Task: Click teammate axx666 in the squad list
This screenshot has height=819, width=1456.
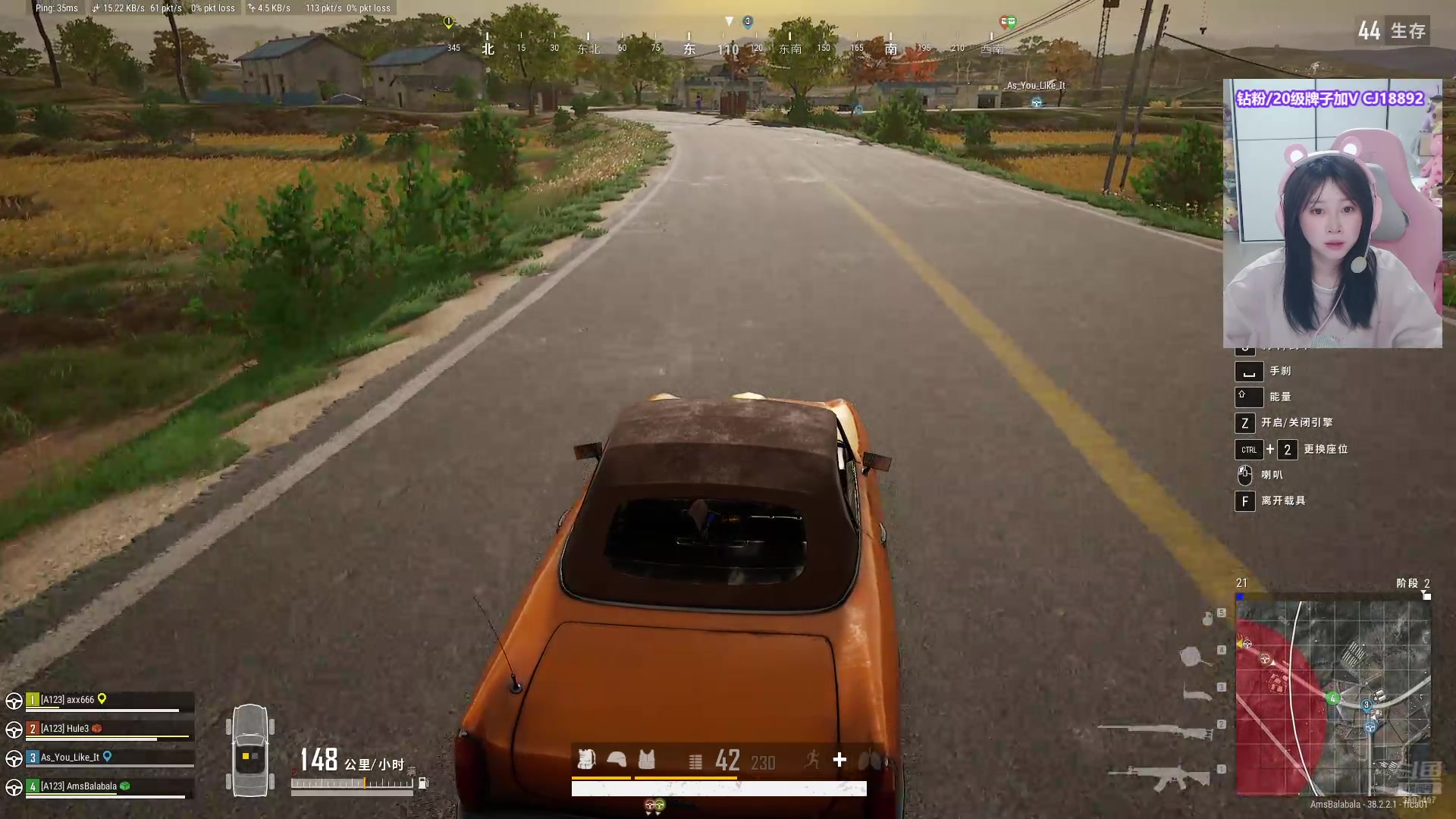Action: 68,700
